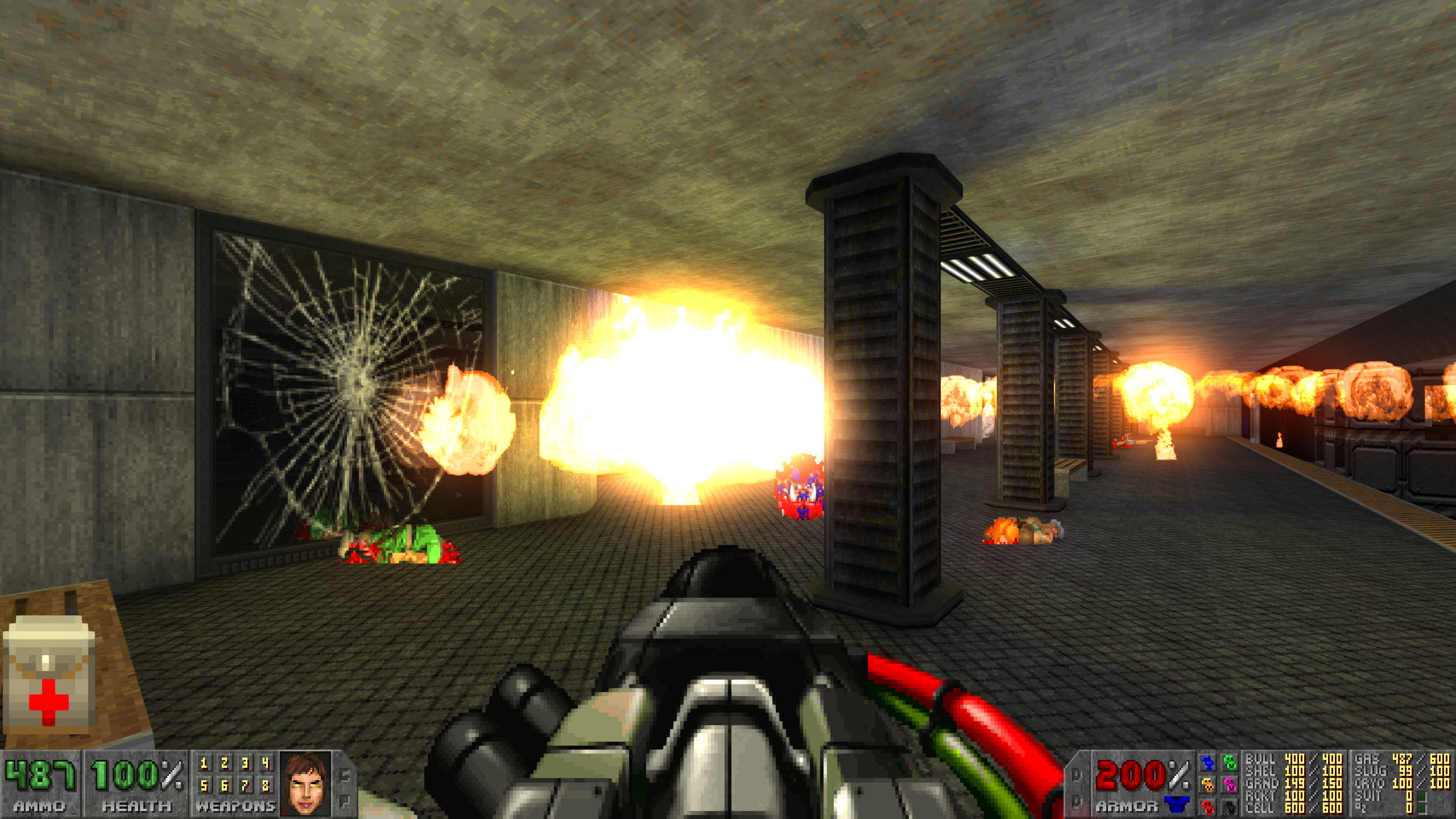
Task: Switch to weapon slot 3
Action: point(245,763)
